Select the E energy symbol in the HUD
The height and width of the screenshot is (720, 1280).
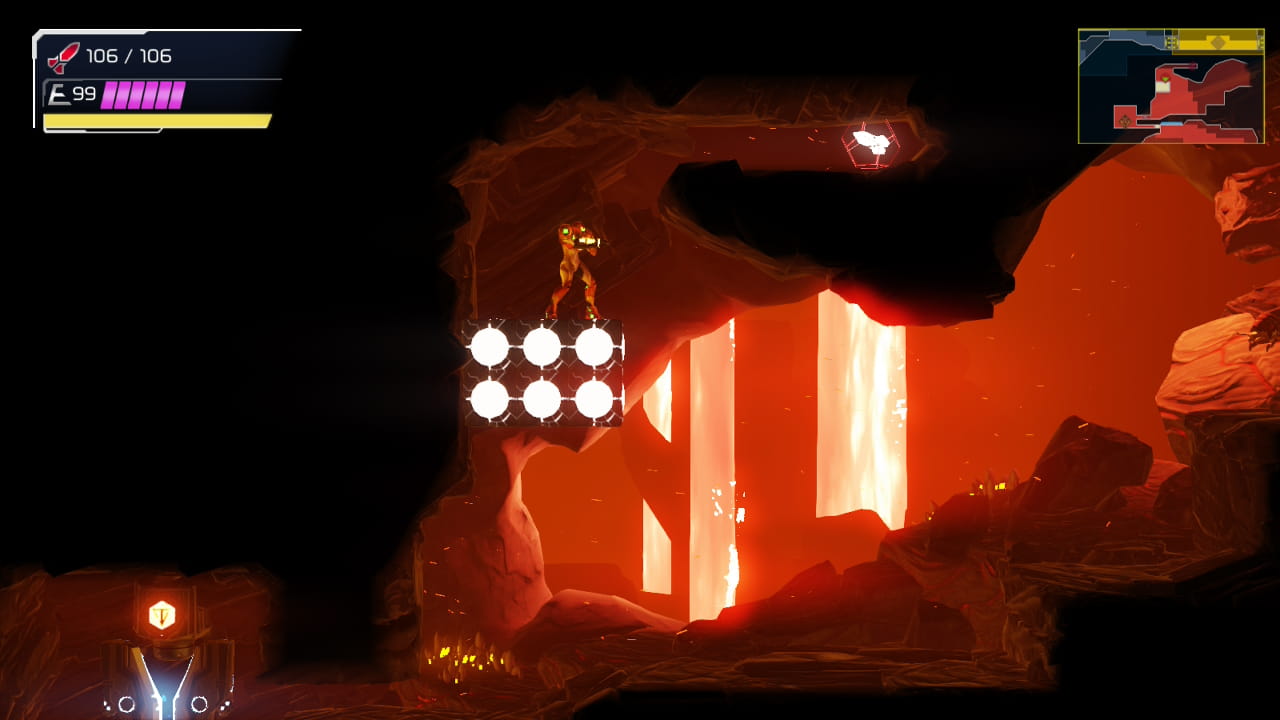[x=60, y=93]
